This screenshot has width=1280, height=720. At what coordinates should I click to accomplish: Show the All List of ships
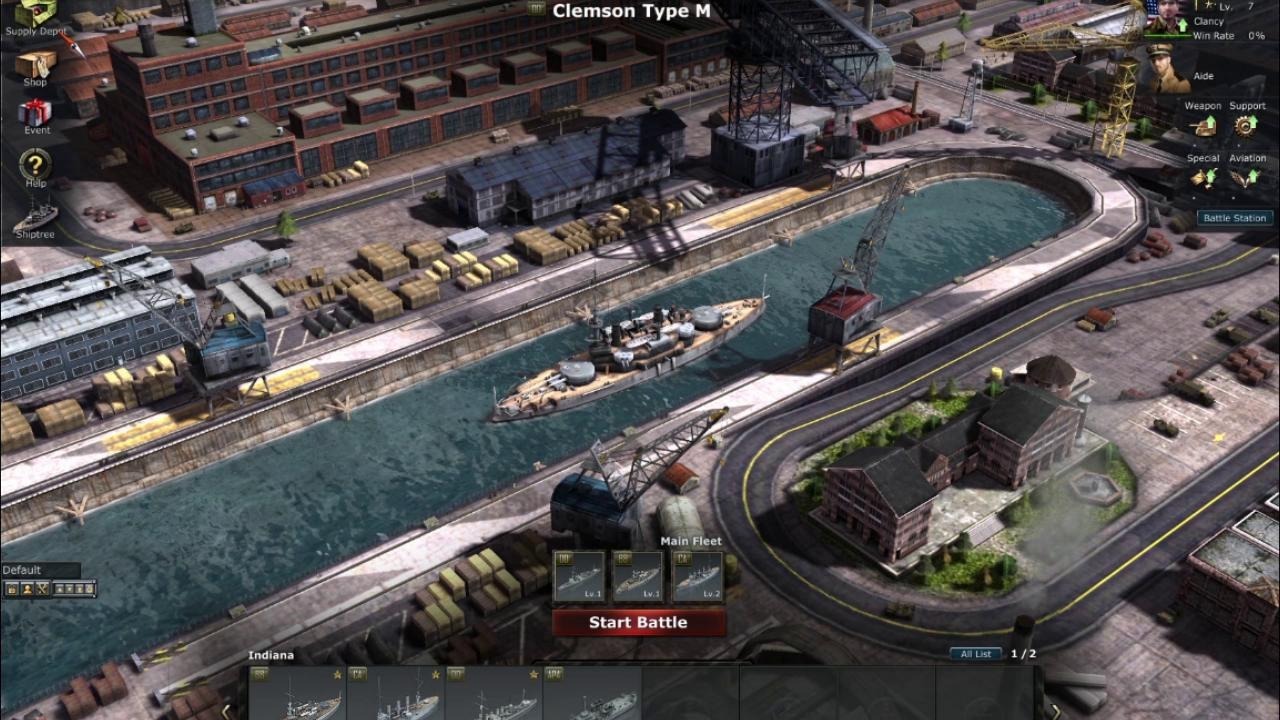(x=975, y=654)
